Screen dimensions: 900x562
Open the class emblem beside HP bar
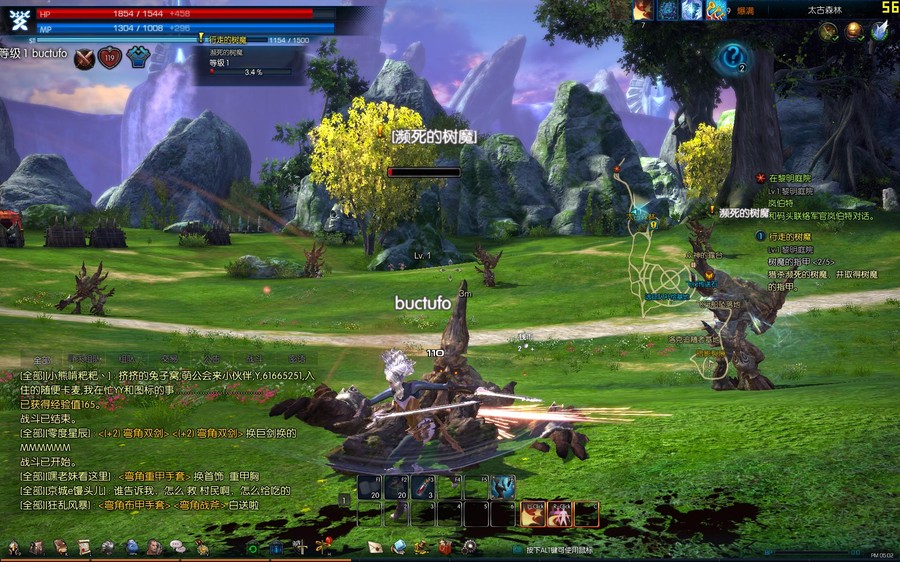[x=18, y=20]
